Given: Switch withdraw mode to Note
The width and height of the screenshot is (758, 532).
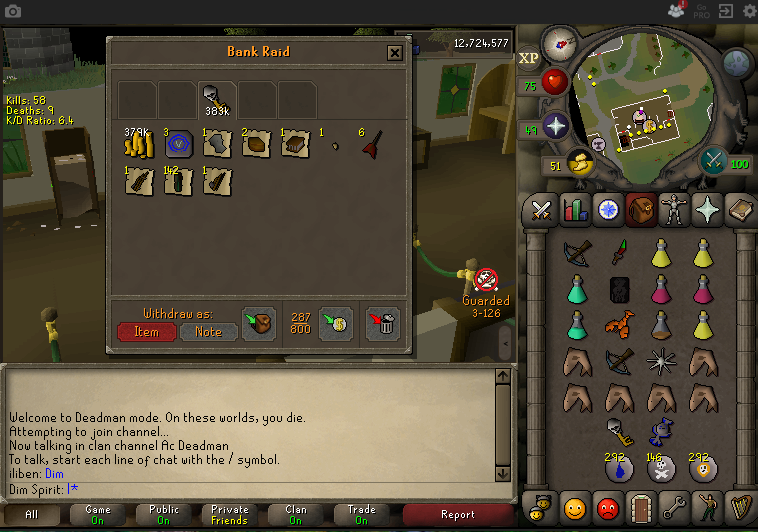Looking at the screenshot, I should [208, 331].
